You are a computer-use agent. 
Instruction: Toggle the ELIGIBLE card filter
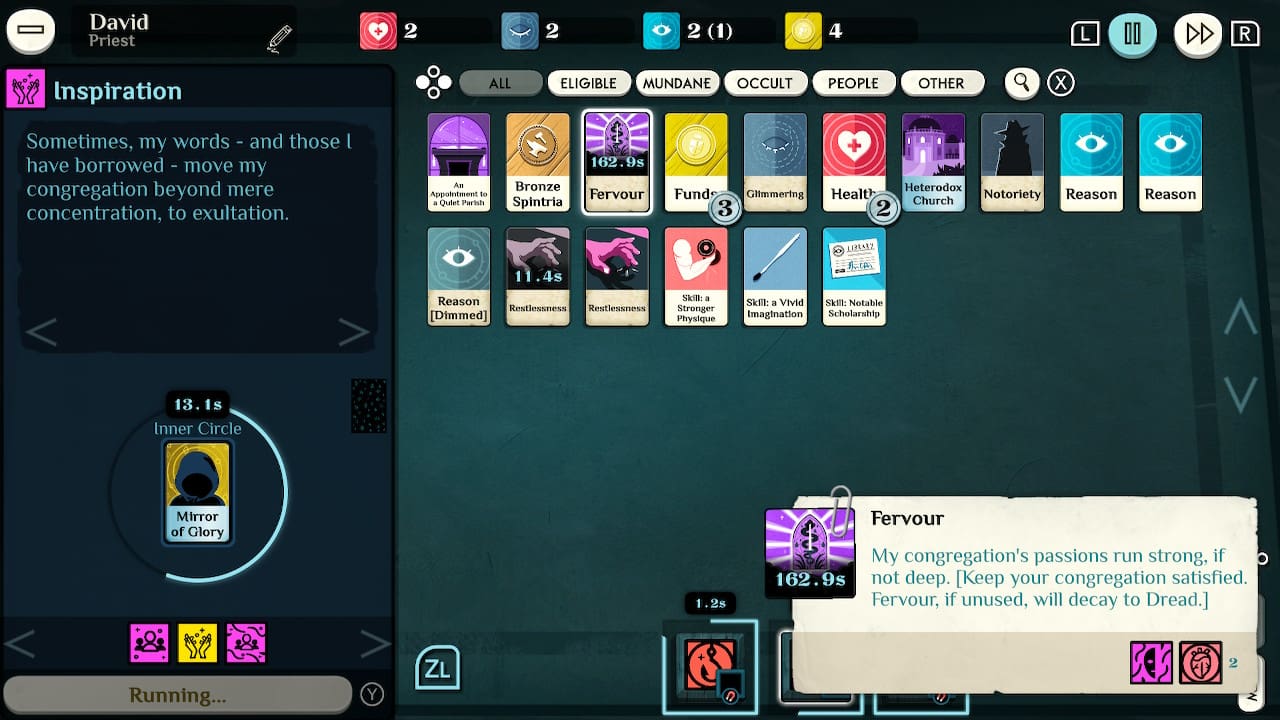pyautogui.click(x=589, y=83)
